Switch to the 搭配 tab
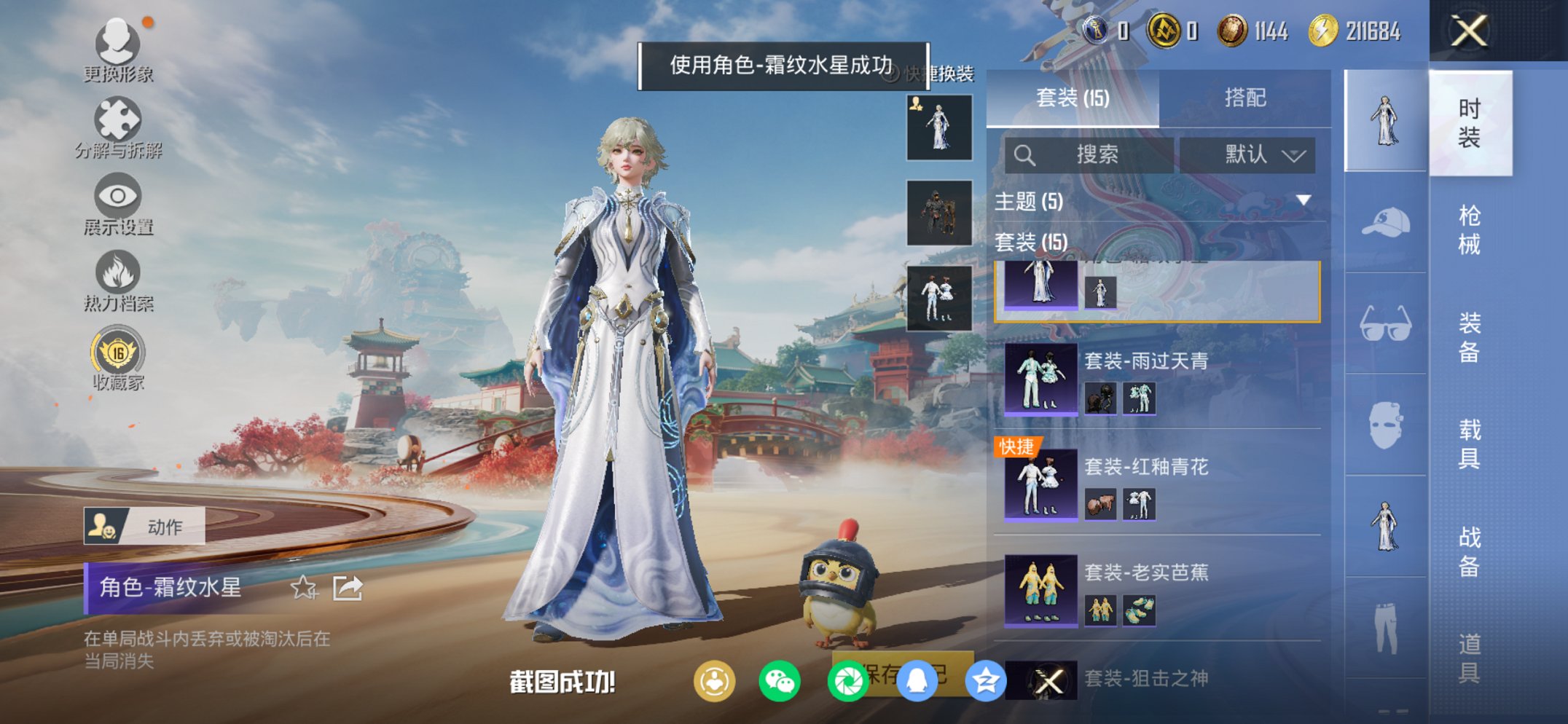 coord(1244,97)
